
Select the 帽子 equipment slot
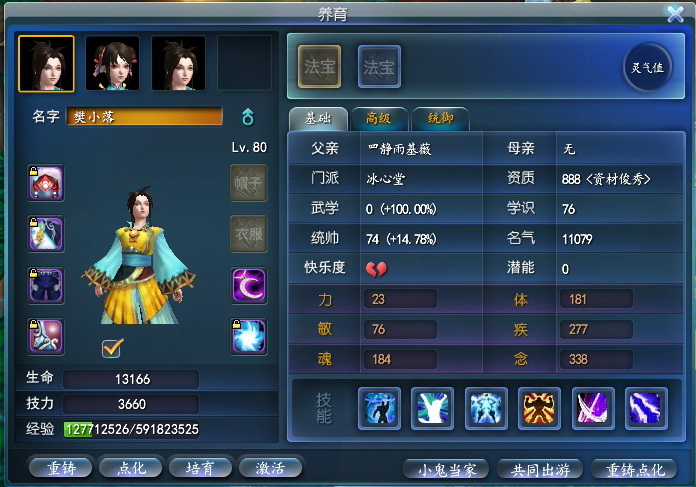(247, 184)
